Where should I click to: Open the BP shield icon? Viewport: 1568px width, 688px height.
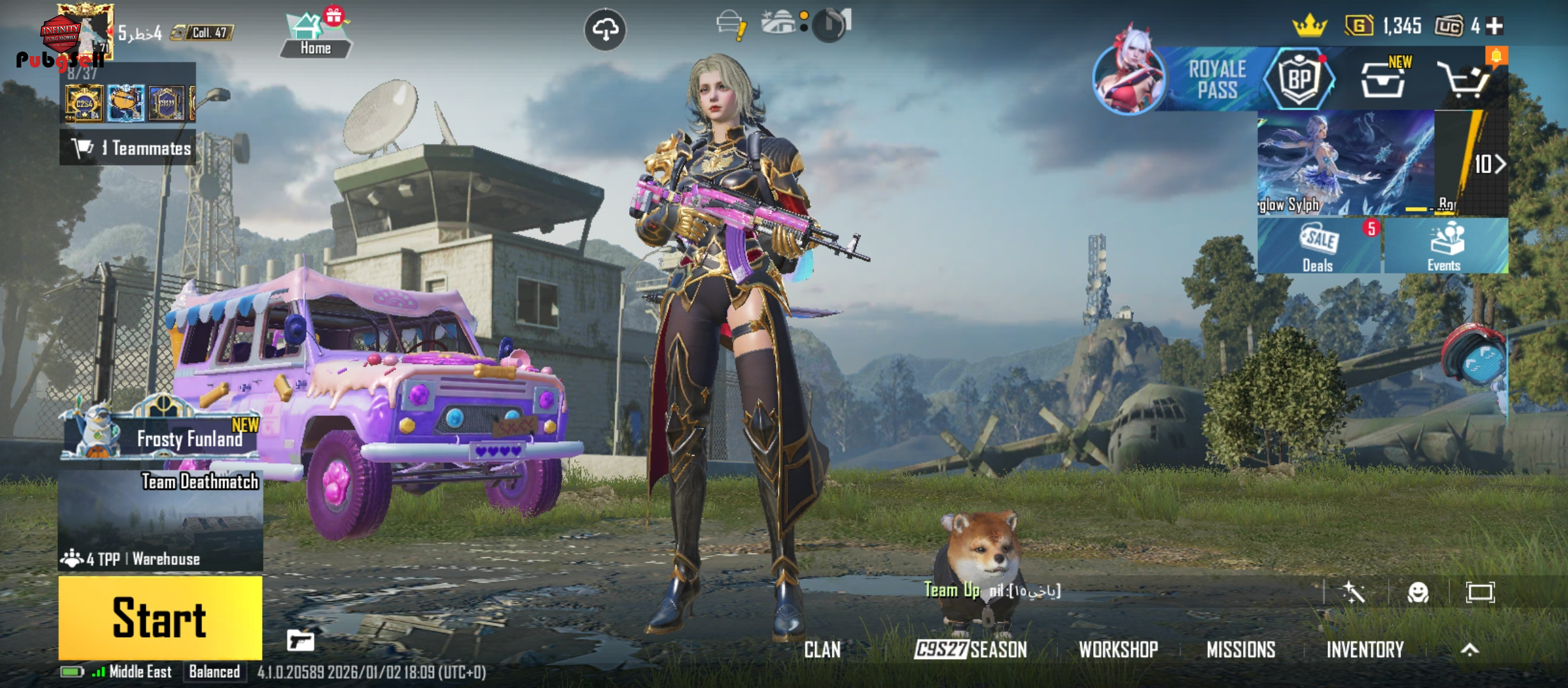click(1299, 80)
